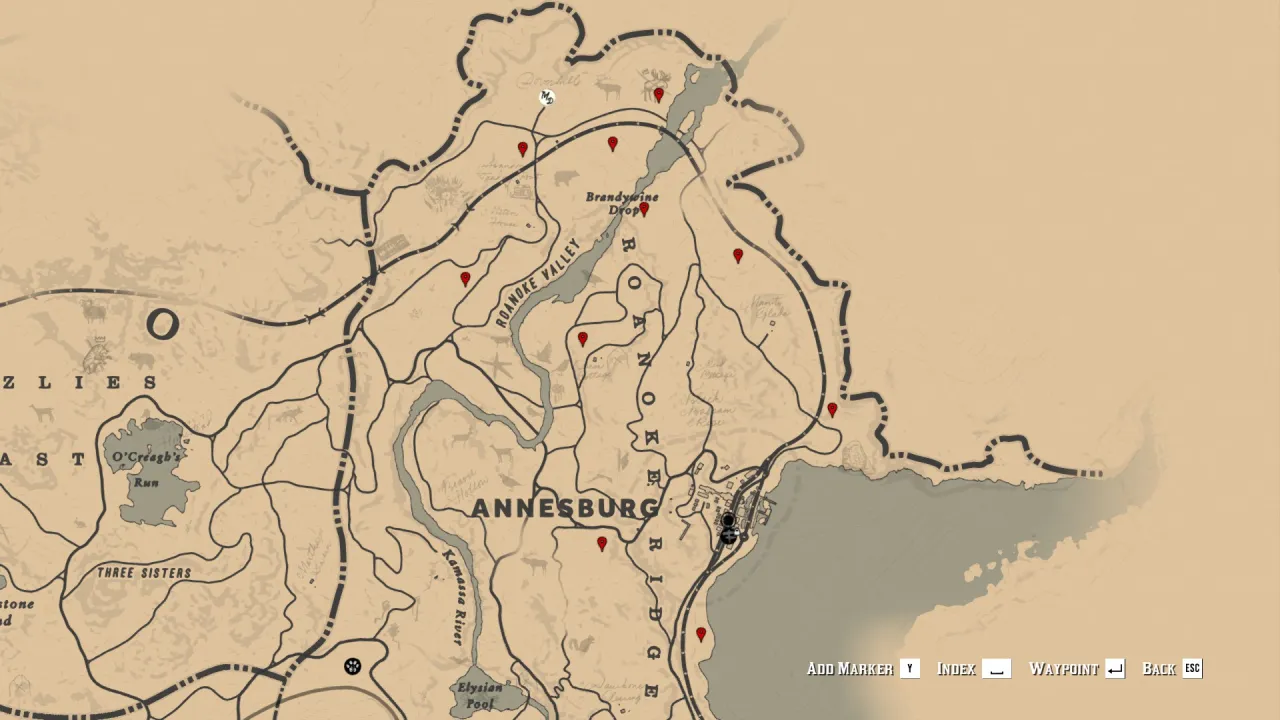Select the Back option
1280x720 pixels.
pyautogui.click(x=1160, y=669)
